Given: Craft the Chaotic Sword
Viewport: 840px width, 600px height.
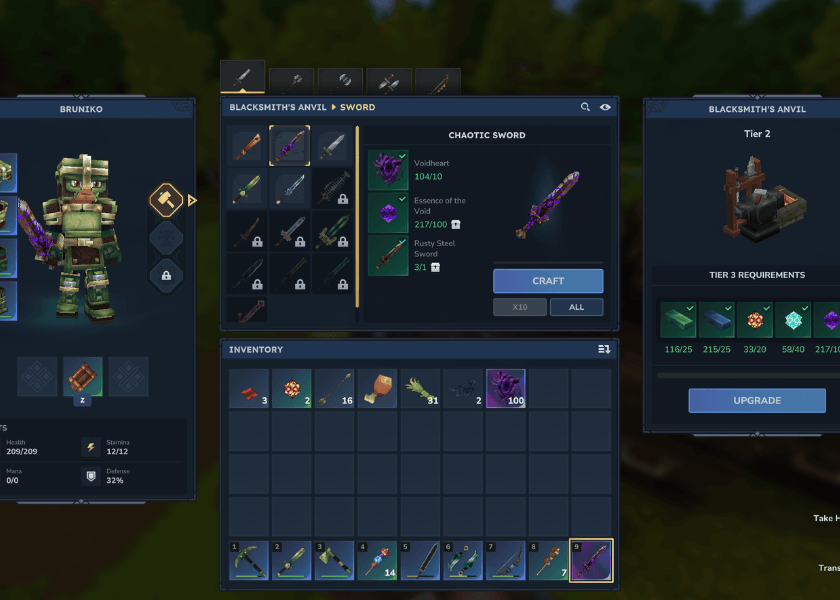Looking at the screenshot, I should tap(548, 281).
